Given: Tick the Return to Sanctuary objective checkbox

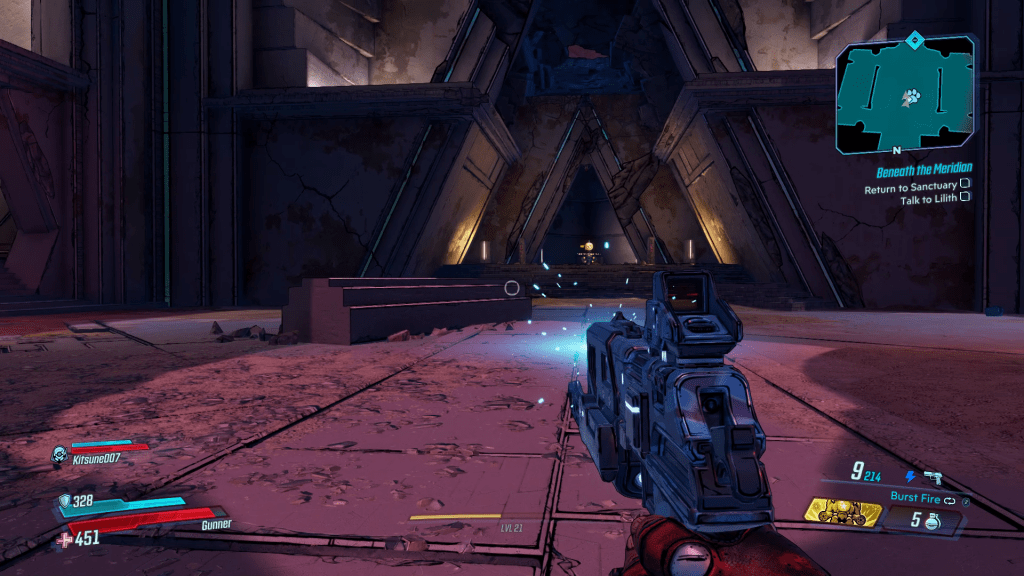Looking at the screenshot, I should 965,184.
